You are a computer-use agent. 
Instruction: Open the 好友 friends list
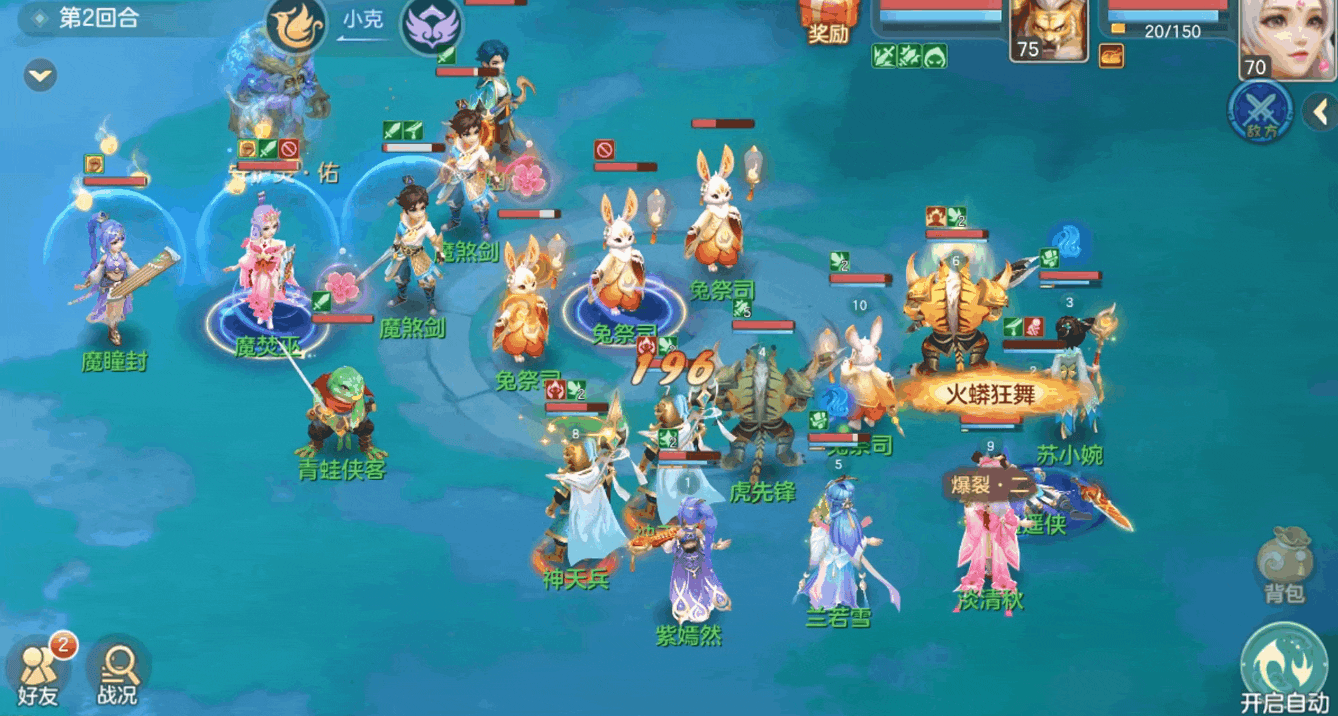(38, 670)
